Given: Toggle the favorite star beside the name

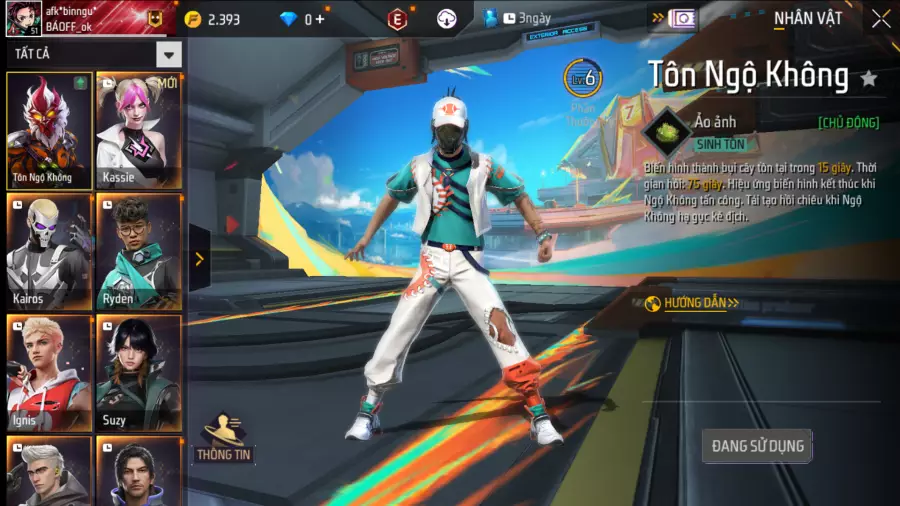Looking at the screenshot, I should click(869, 77).
